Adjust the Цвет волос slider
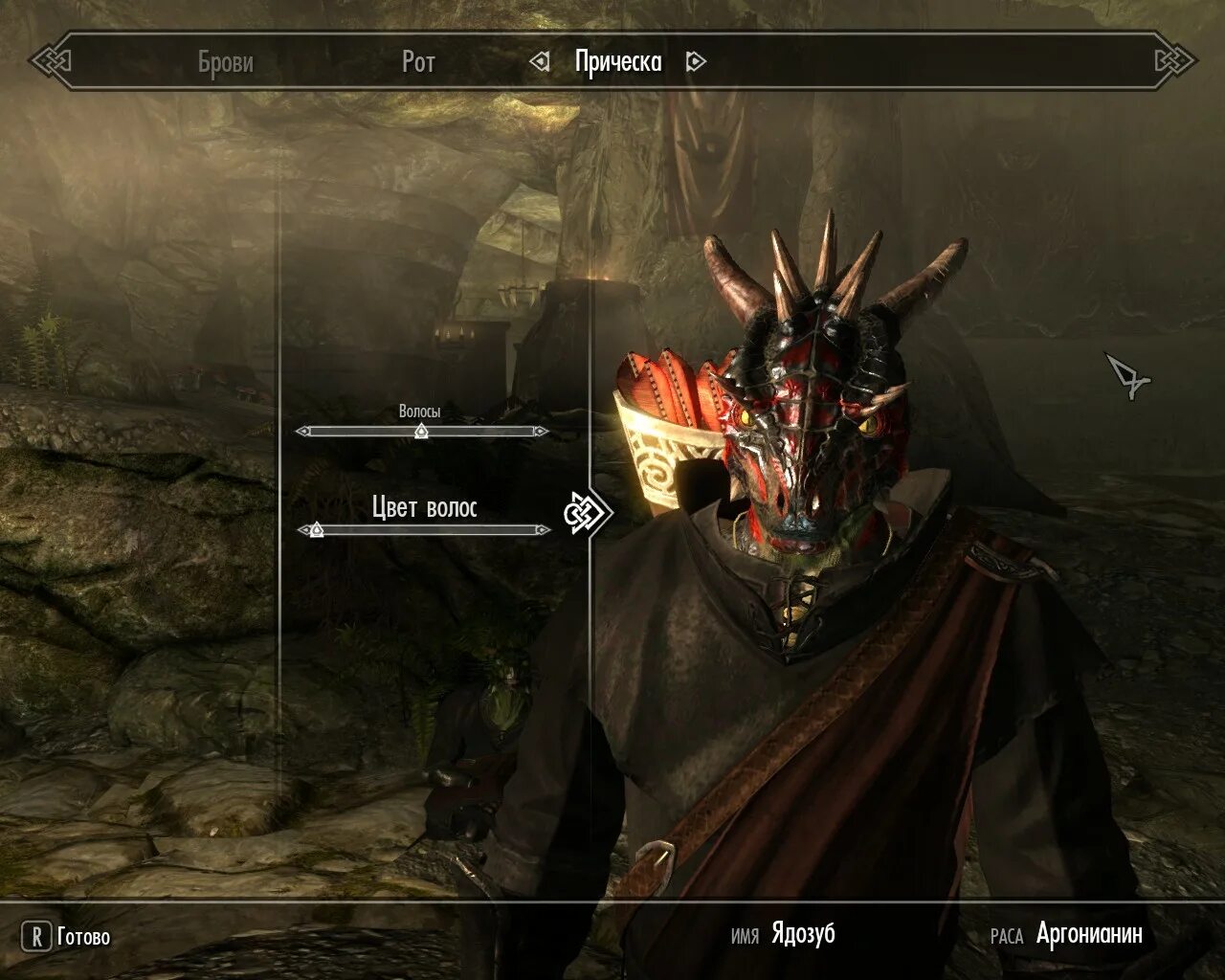Viewport: 1225px width, 980px height. [317, 529]
